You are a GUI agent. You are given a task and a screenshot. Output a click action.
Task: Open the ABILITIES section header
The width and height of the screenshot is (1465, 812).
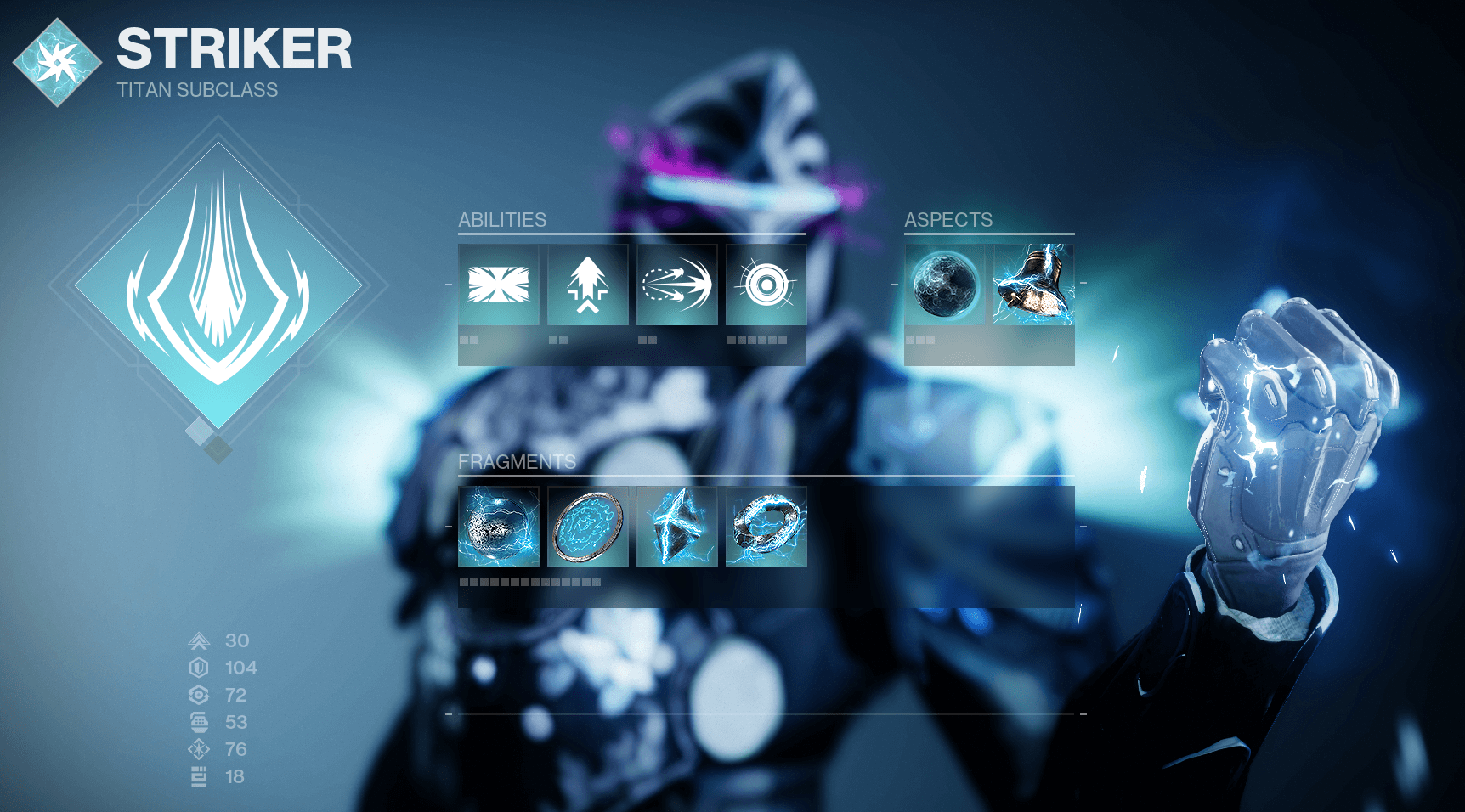pos(501,220)
